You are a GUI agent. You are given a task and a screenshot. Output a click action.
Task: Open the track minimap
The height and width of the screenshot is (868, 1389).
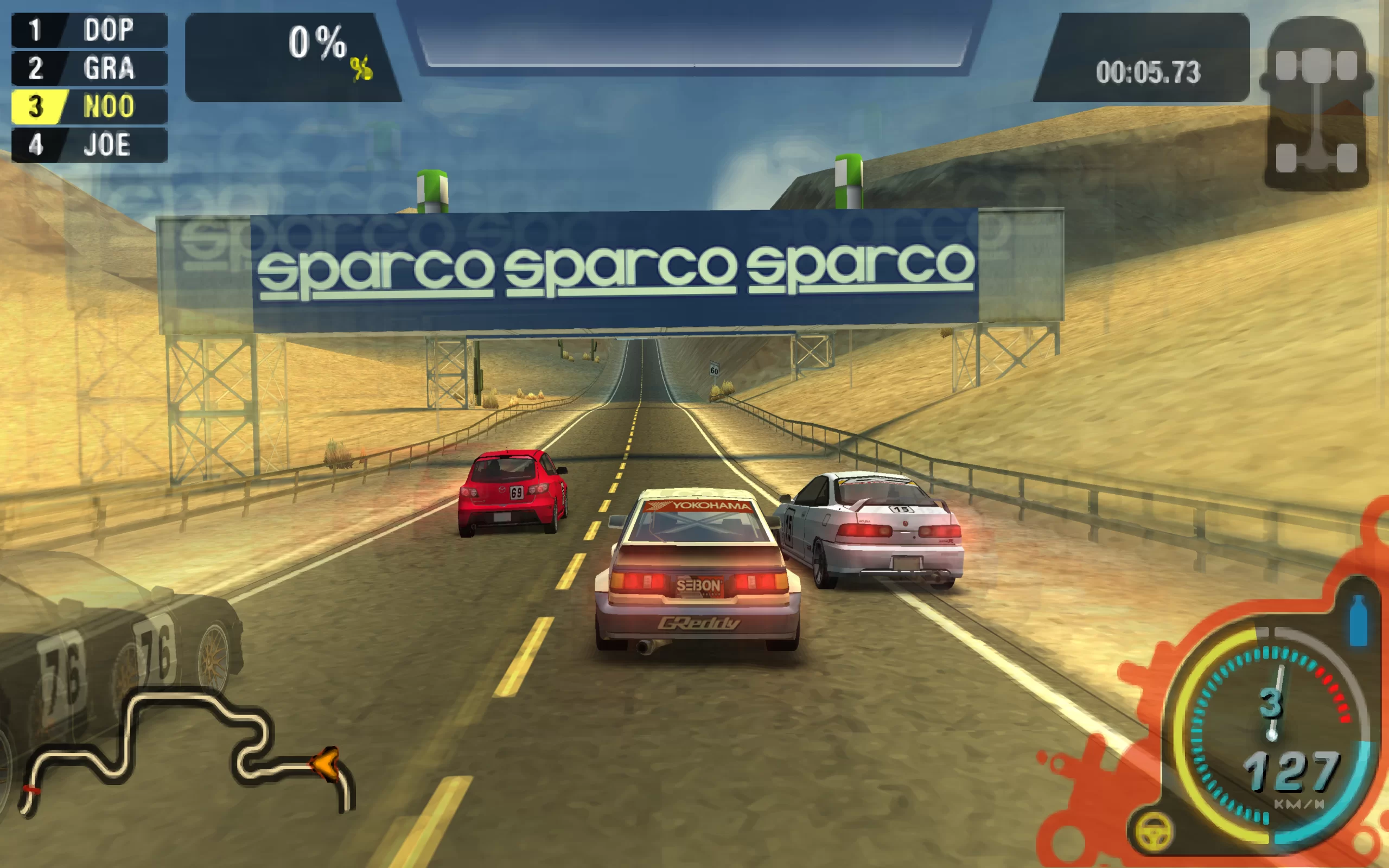coord(184,752)
